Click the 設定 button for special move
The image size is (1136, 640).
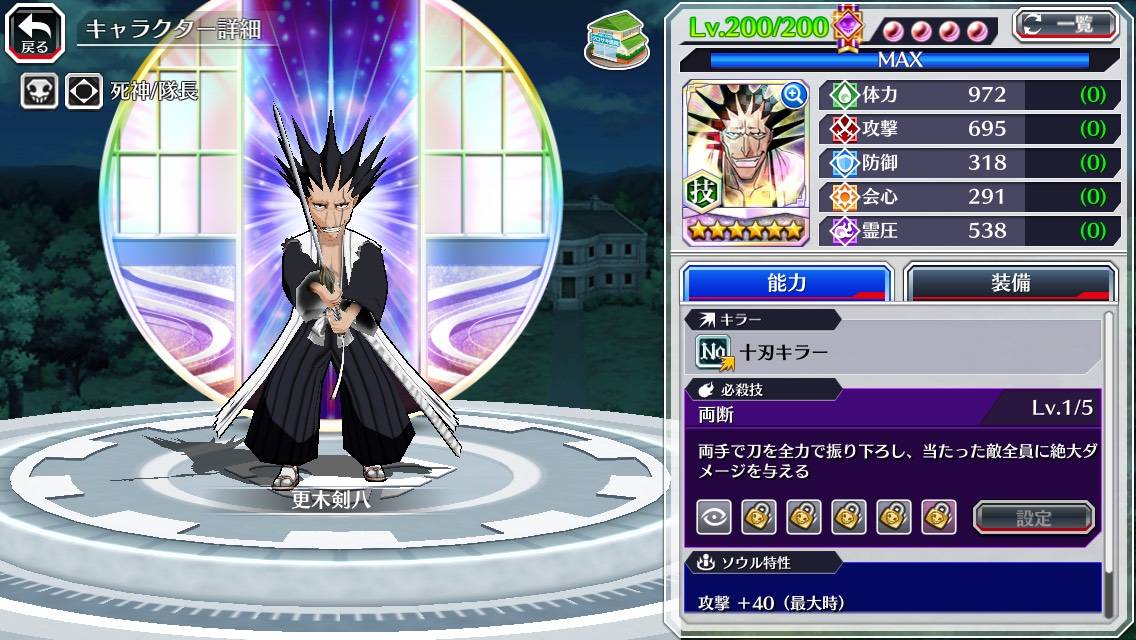(x=1034, y=518)
